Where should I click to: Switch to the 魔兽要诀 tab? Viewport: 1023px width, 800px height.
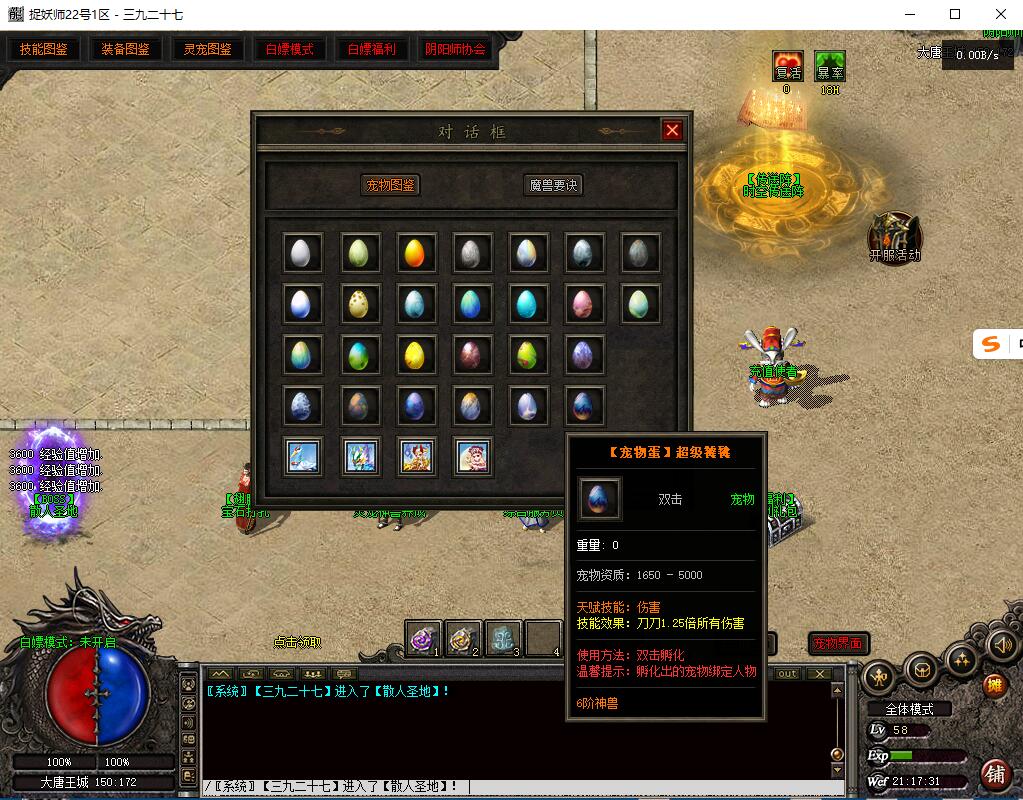pyautogui.click(x=553, y=185)
